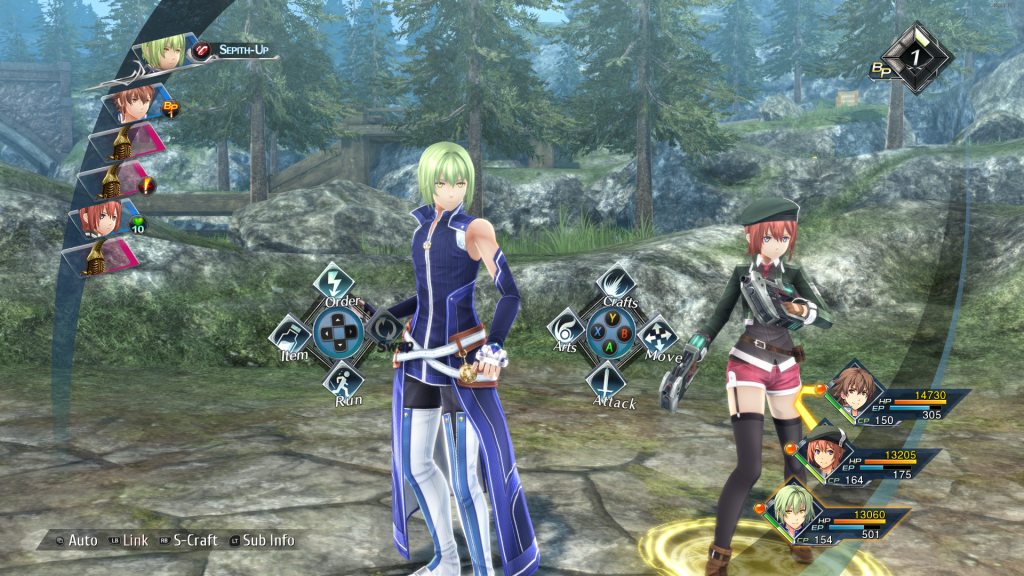
Task: Select the Move command
Action: [656, 335]
